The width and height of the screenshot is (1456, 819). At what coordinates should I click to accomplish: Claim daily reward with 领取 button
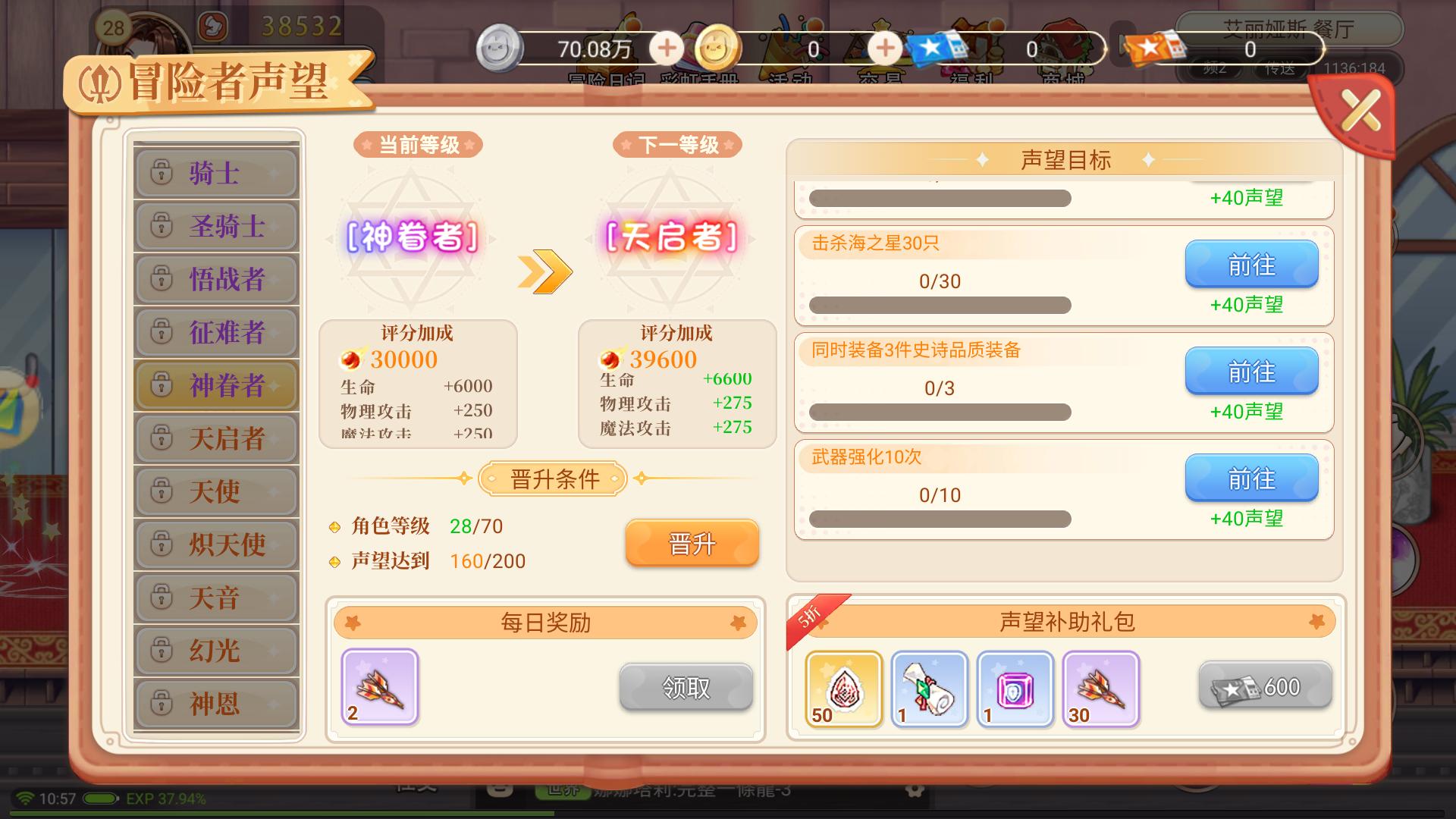click(686, 687)
